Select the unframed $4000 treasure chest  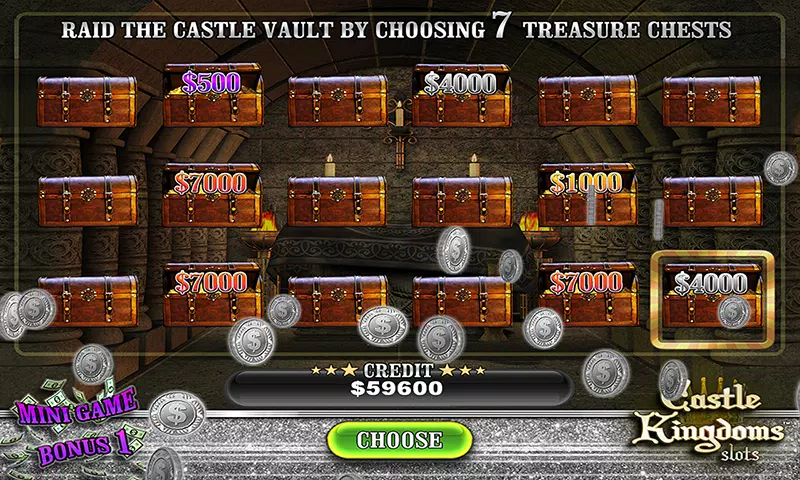click(x=461, y=97)
